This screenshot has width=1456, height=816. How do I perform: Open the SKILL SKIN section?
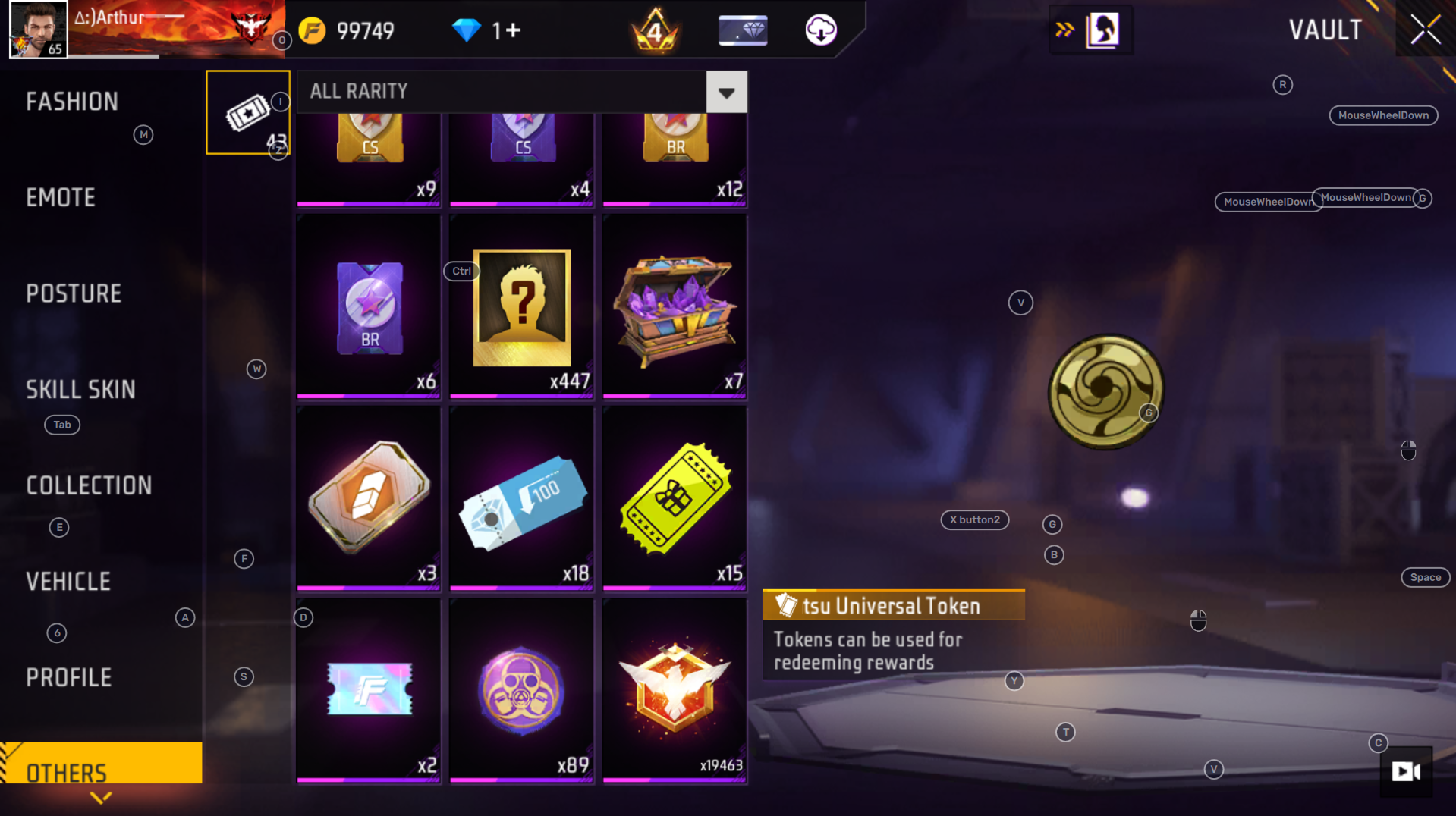pyautogui.click(x=80, y=390)
